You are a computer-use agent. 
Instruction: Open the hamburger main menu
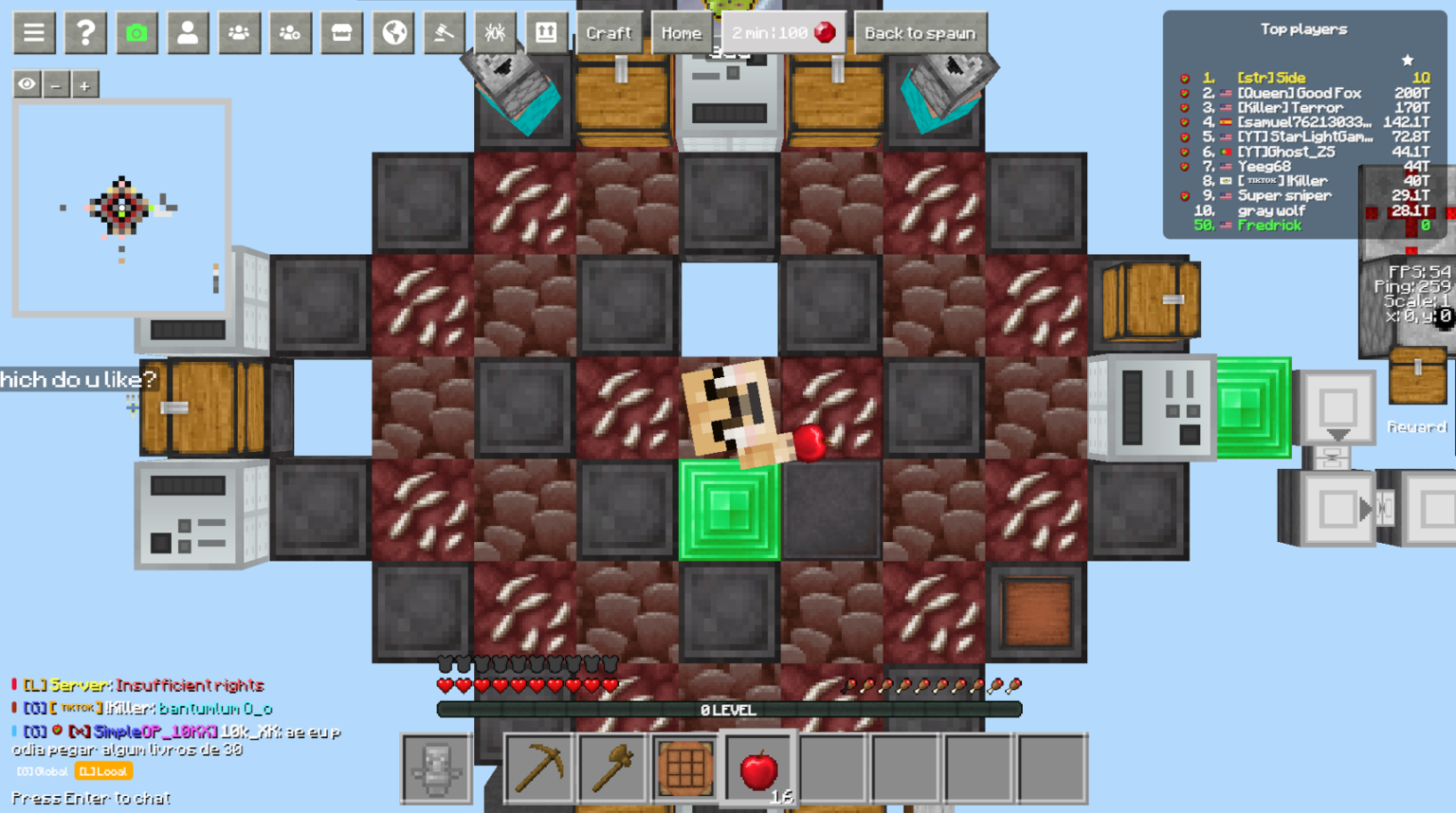point(34,32)
